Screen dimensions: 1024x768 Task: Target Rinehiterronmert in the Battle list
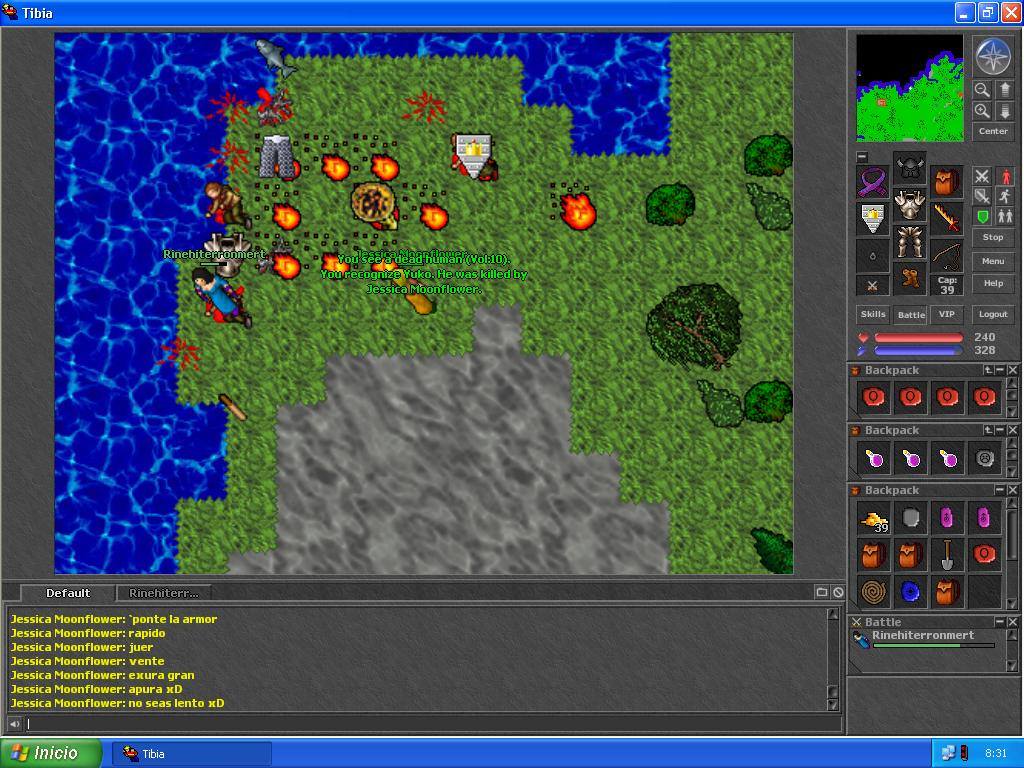click(x=922, y=636)
